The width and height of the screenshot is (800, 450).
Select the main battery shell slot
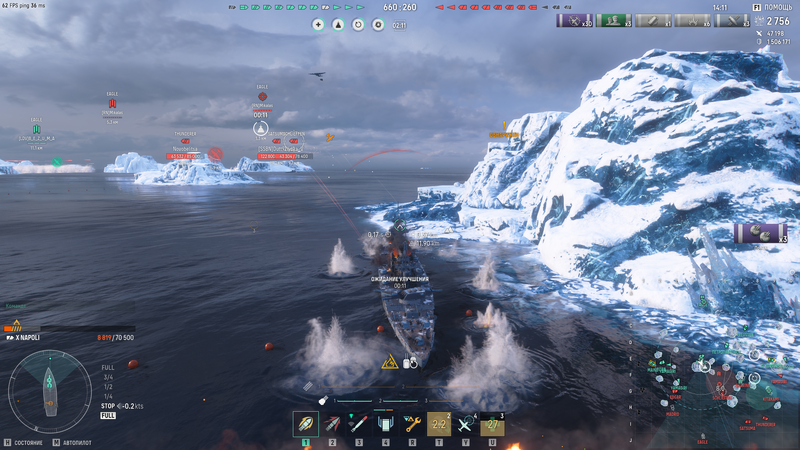pyautogui.click(x=305, y=424)
